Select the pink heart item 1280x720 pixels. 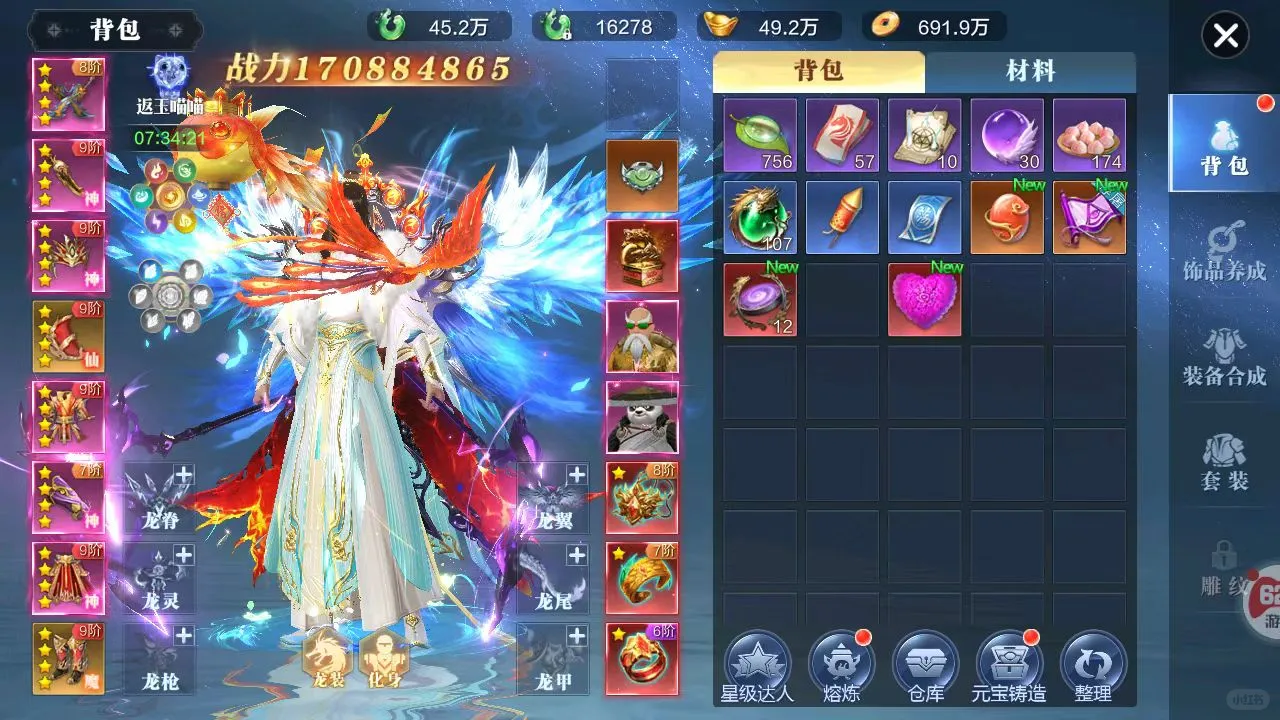click(925, 300)
